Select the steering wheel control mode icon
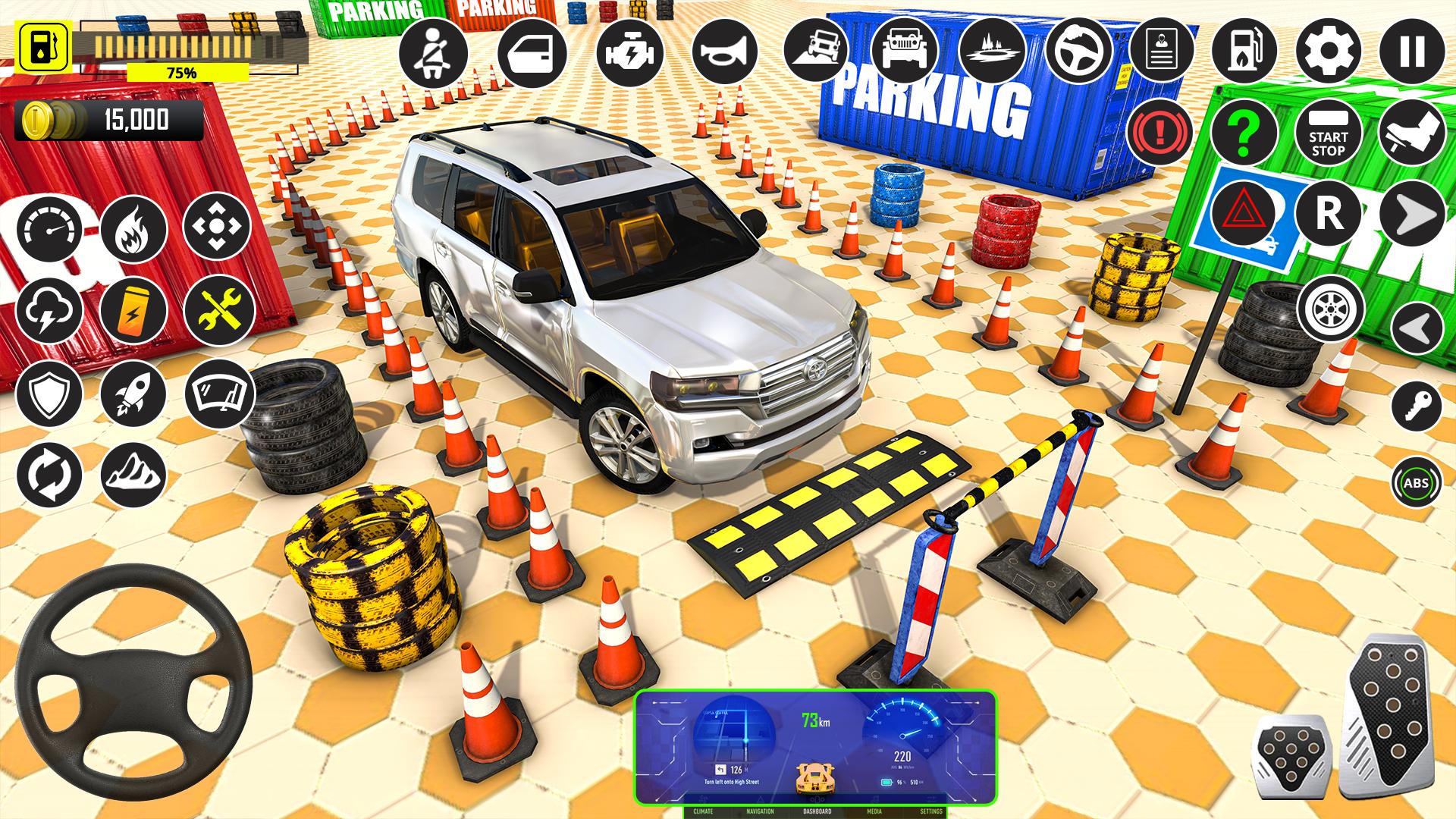 click(x=1080, y=52)
